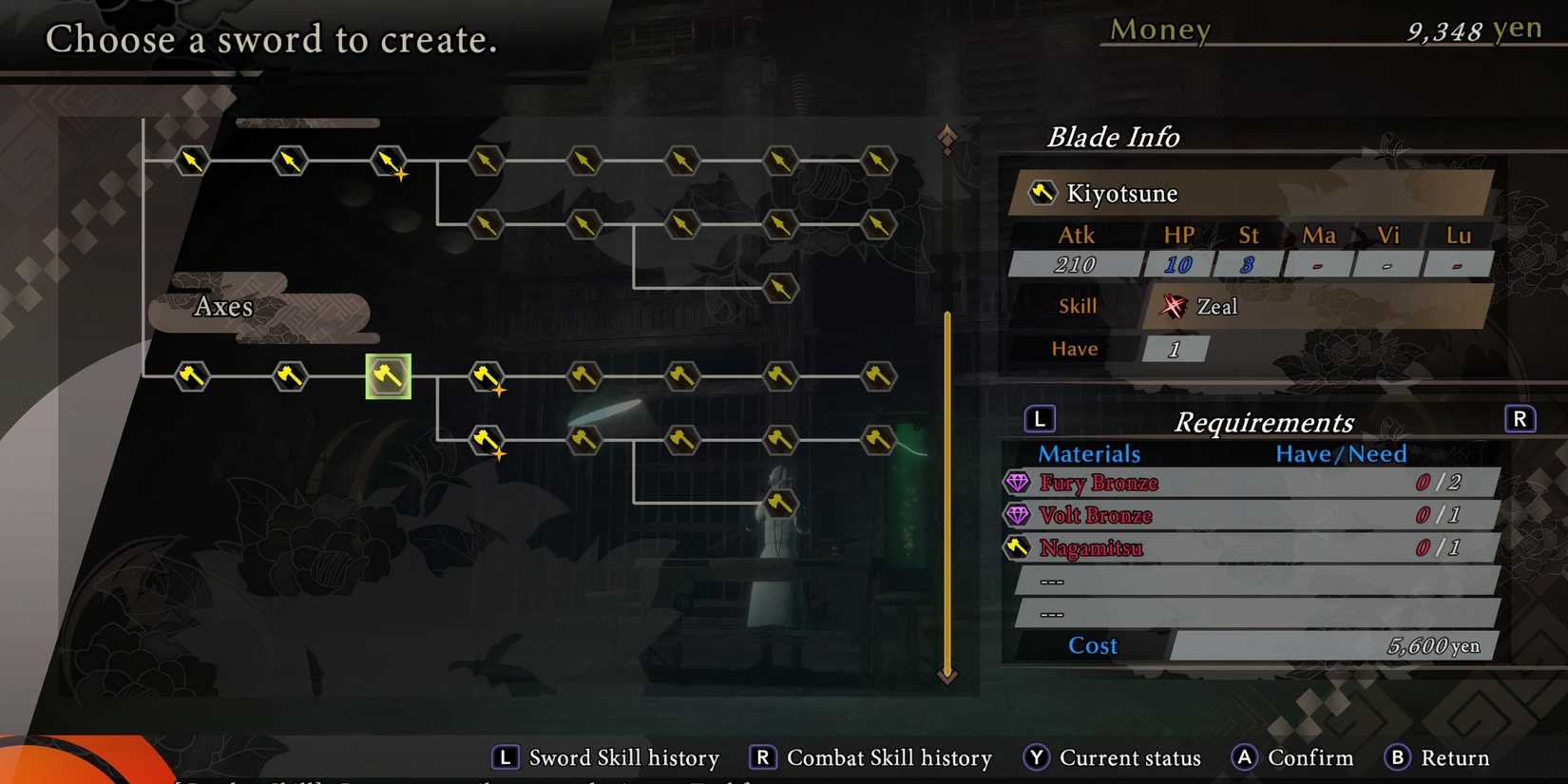Image resolution: width=1568 pixels, height=784 pixels.
Task: Click the L button beside the Requirements panel
Action: (x=1039, y=418)
